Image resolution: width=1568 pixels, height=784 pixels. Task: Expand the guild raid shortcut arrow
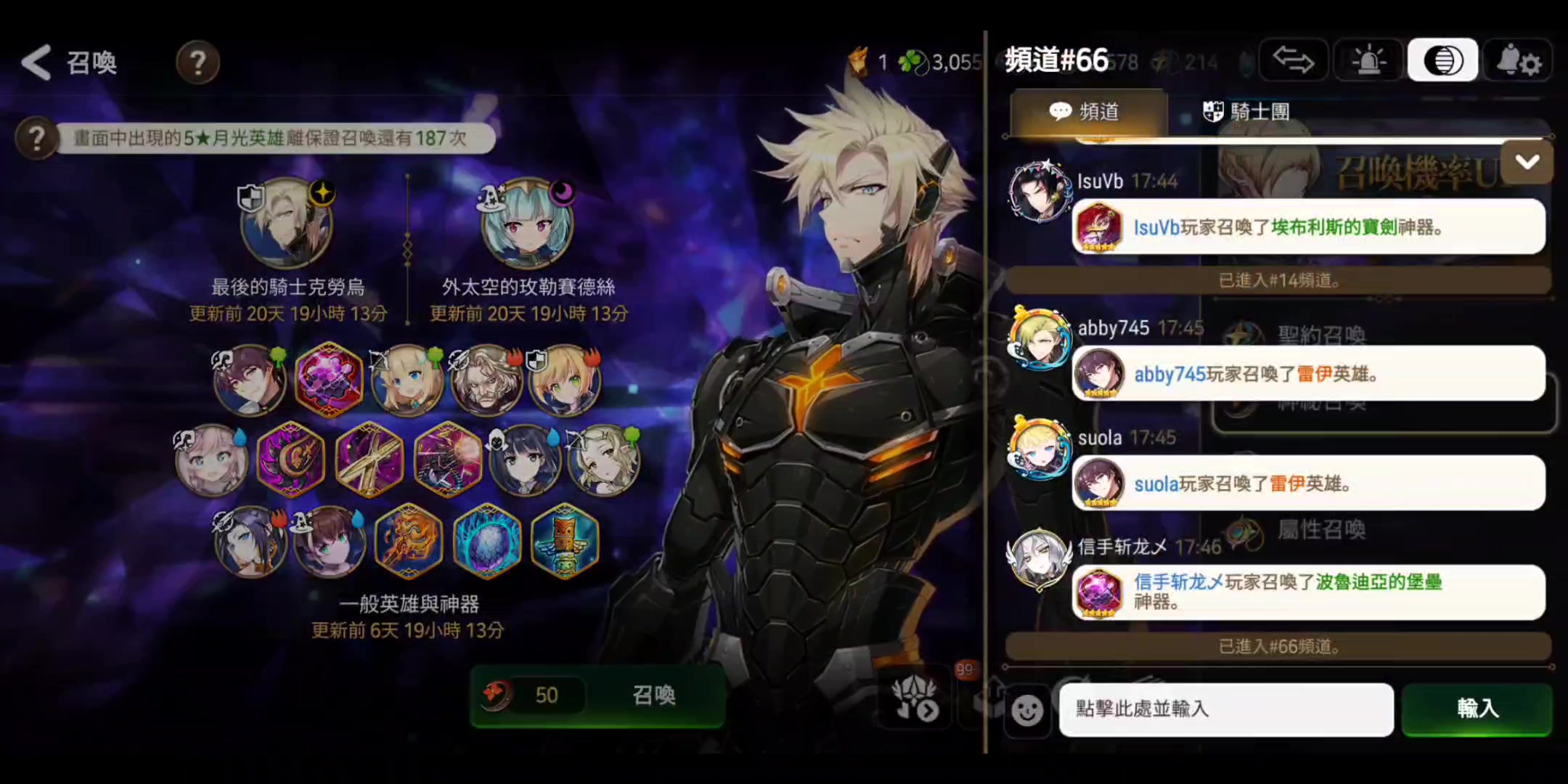(x=929, y=713)
